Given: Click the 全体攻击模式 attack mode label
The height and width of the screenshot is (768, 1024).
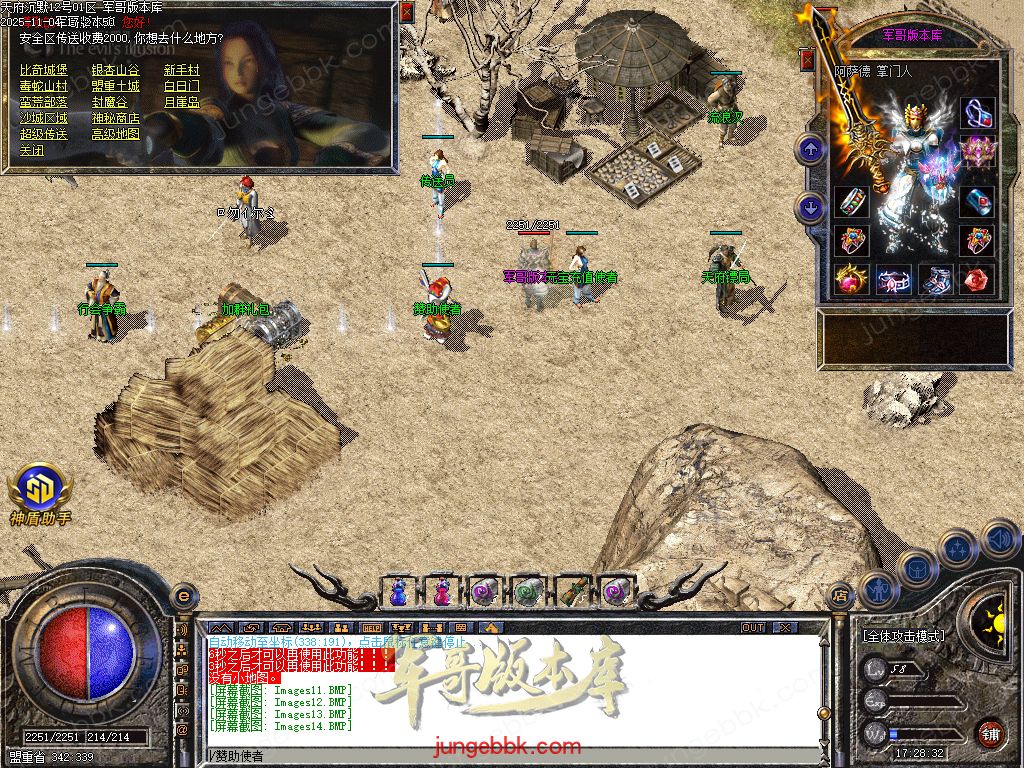Looking at the screenshot, I should (x=903, y=636).
